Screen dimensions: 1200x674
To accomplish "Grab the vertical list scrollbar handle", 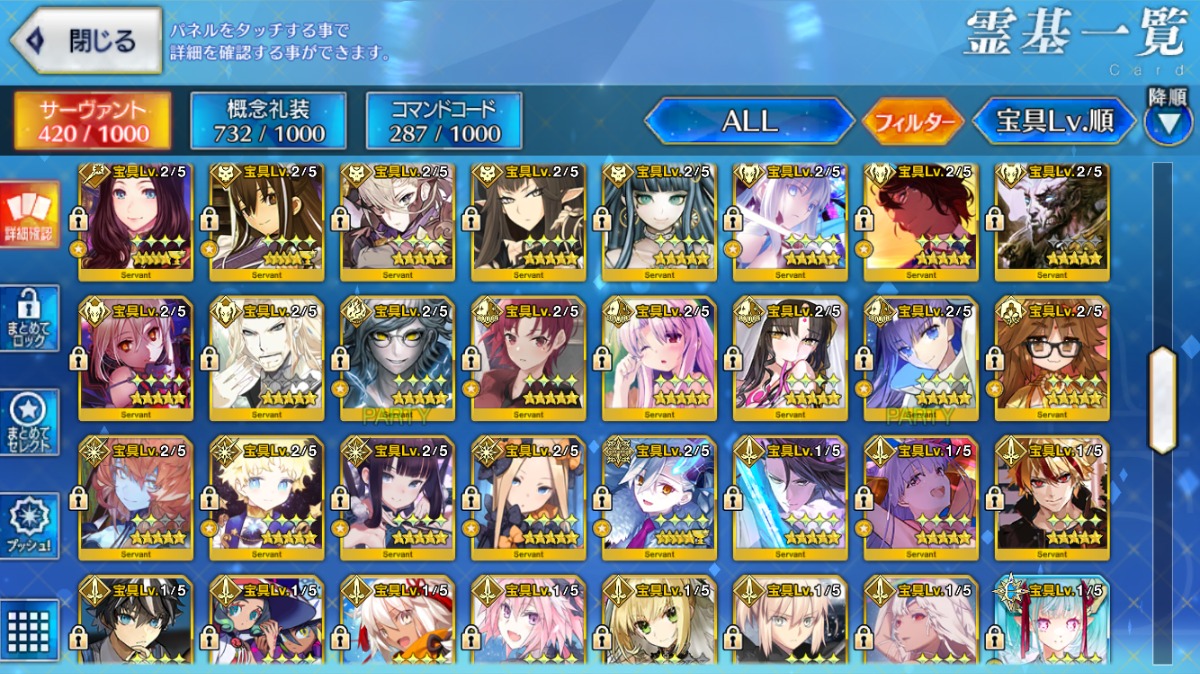I will [1163, 400].
